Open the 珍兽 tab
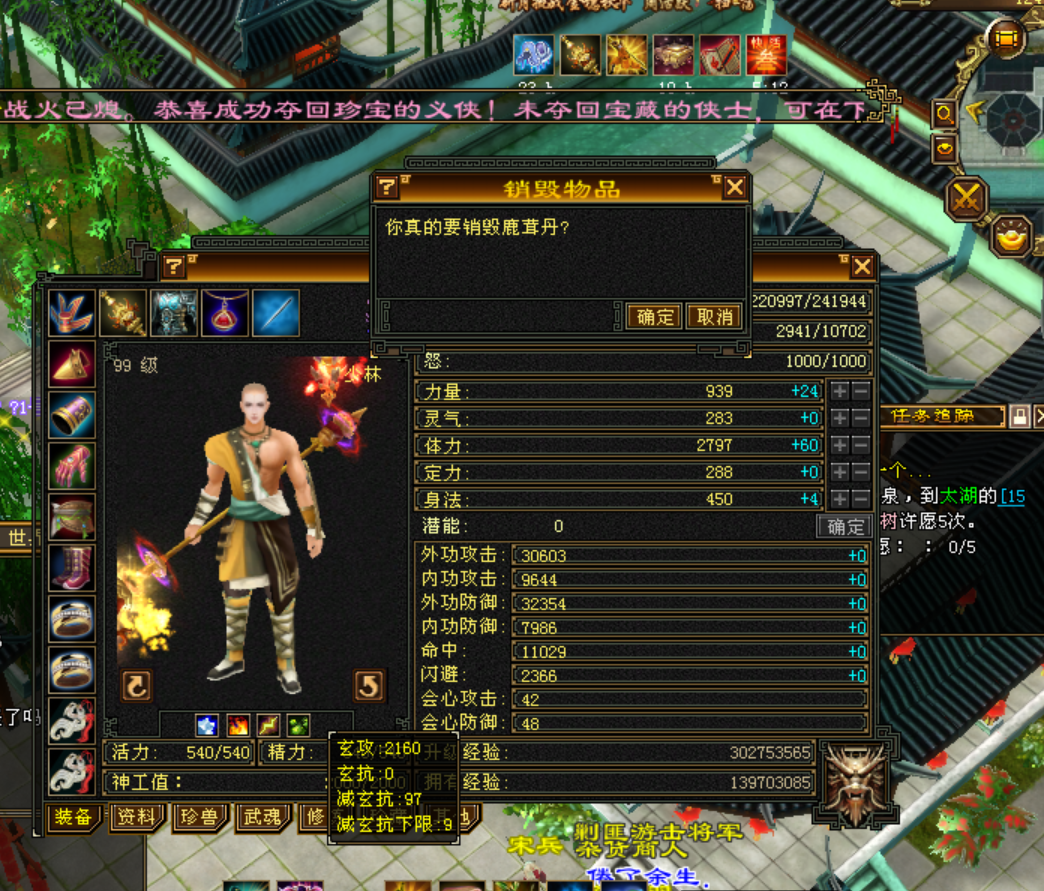Image resolution: width=1044 pixels, height=891 pixels. tap(200, 817)
